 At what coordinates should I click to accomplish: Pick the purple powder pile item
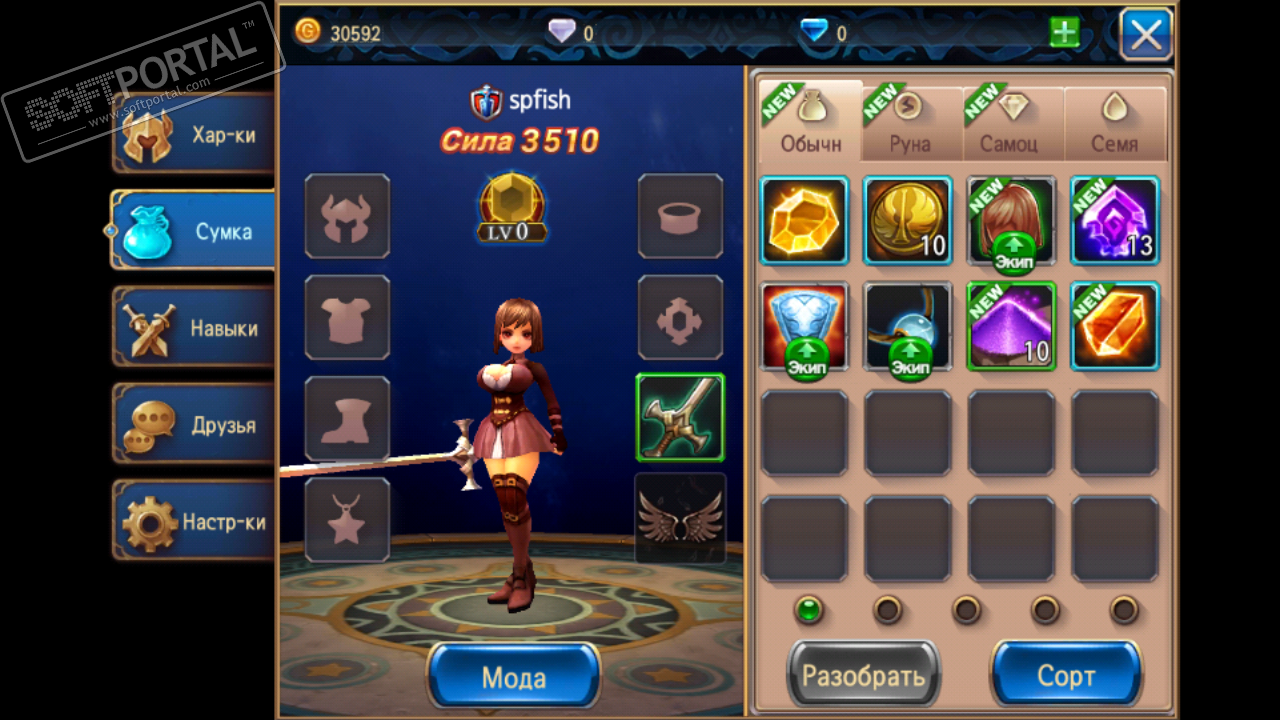[x=1011, y=326]
